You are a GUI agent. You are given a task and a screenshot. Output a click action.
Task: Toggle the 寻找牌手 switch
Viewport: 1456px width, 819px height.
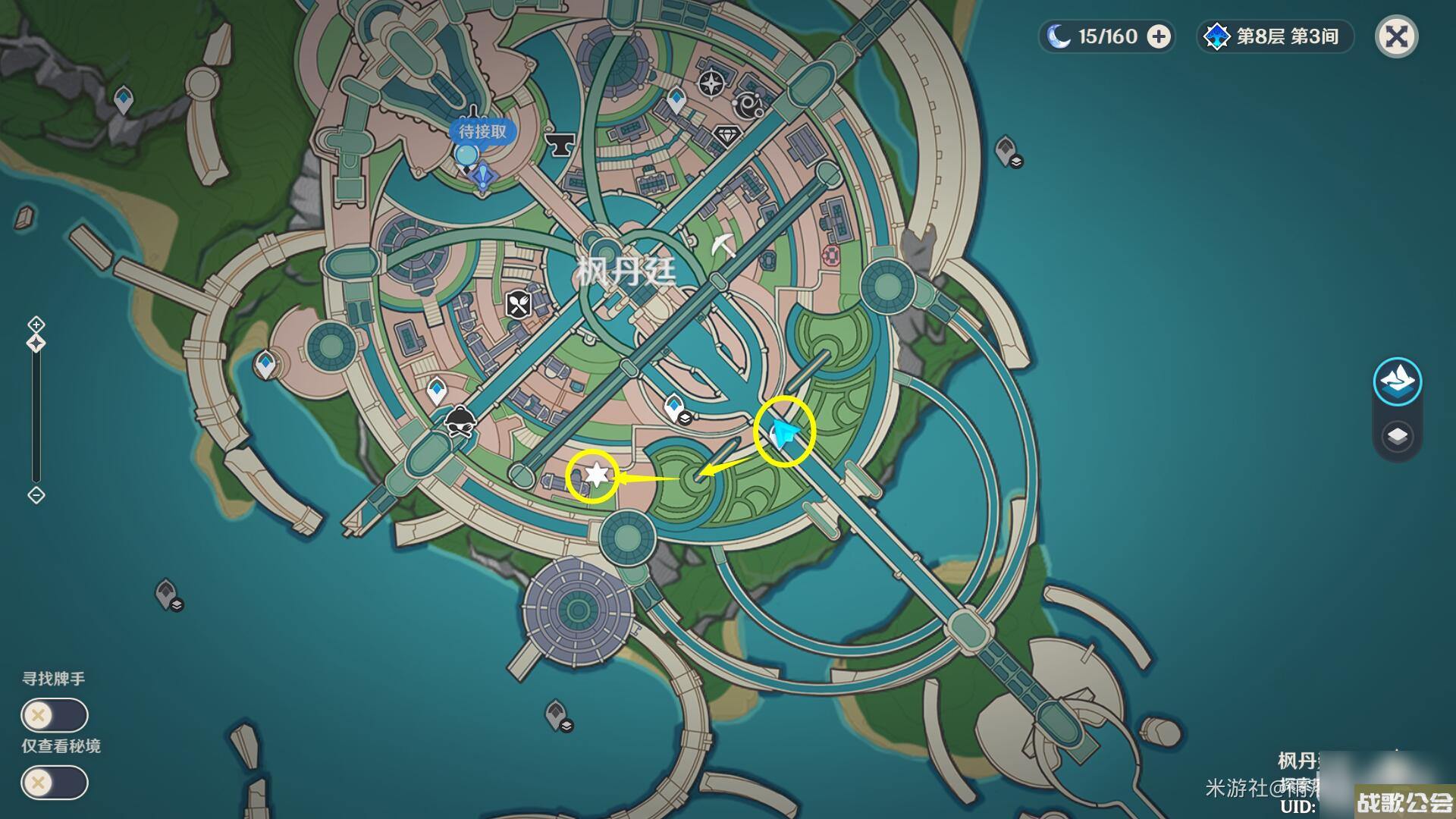(x=55, y=715)
